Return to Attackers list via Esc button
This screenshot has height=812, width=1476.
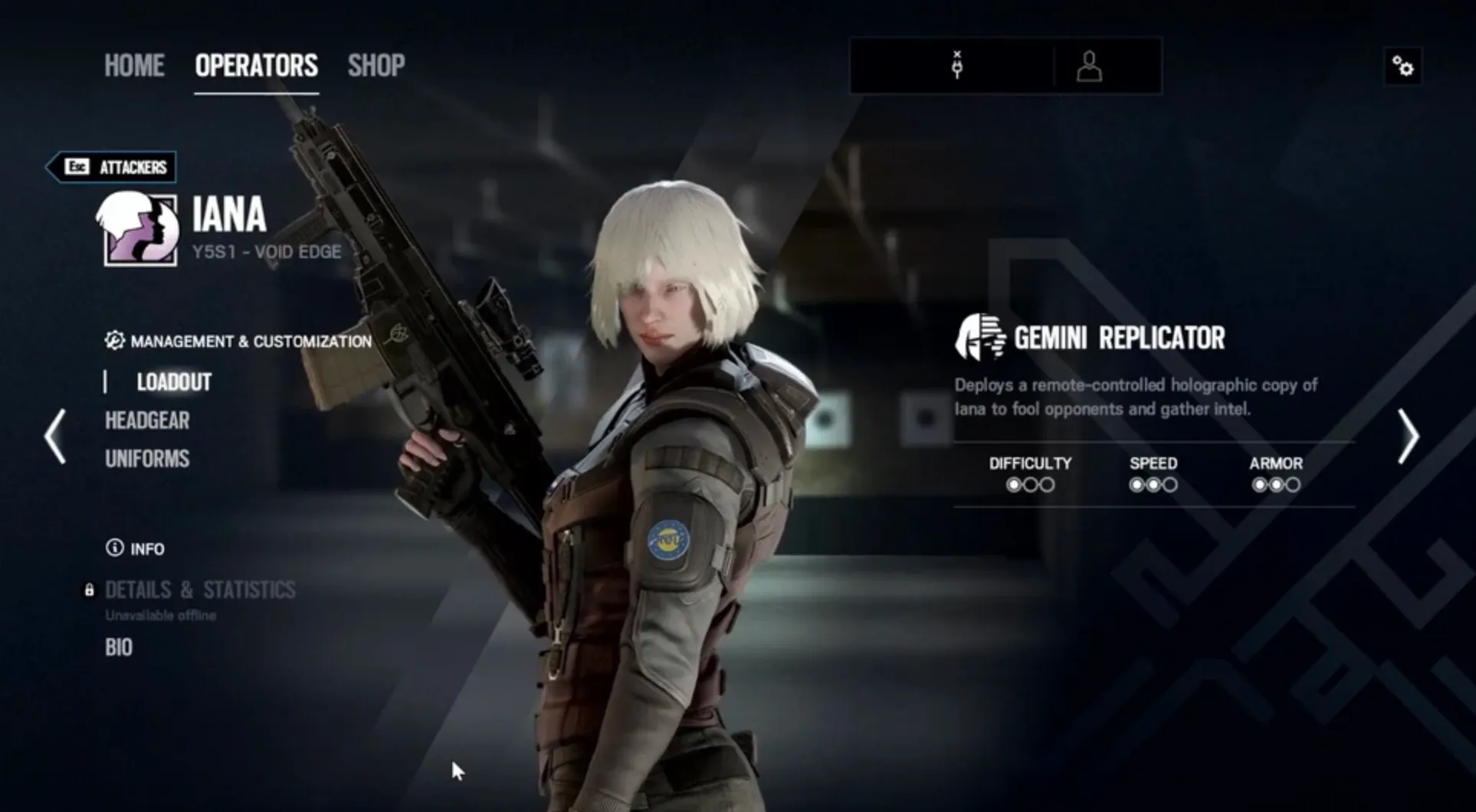[111, 167]
